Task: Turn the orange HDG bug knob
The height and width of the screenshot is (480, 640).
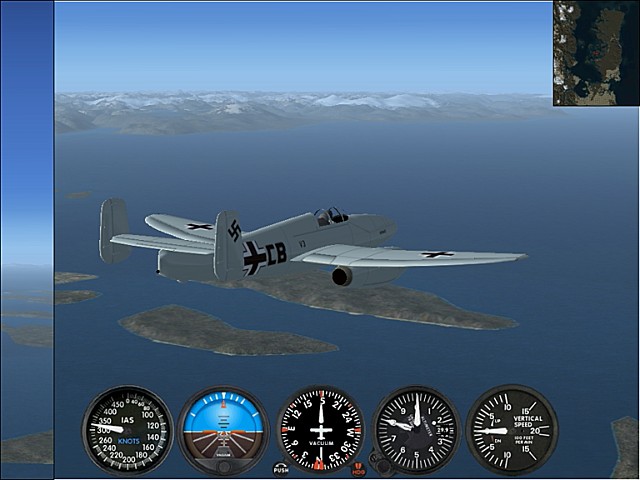Action: pyautogui.click(x=358, y=467)
